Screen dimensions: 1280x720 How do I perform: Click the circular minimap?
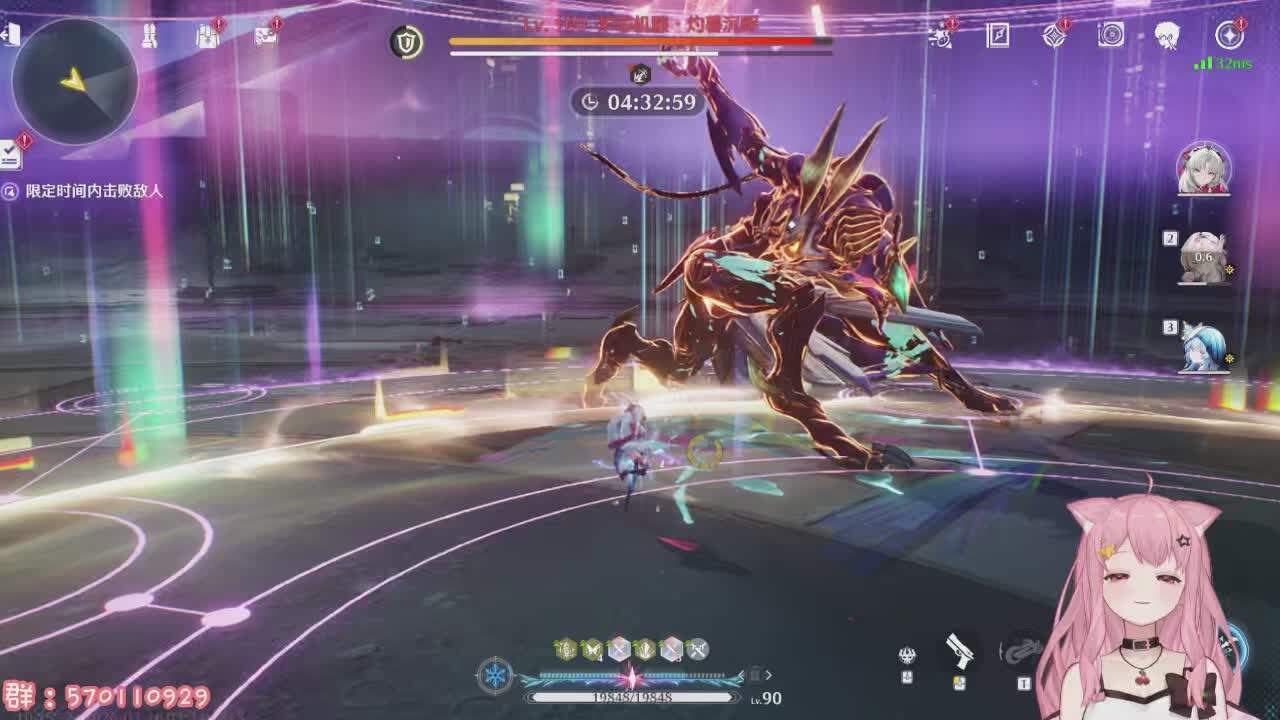(x=75, y=80)
